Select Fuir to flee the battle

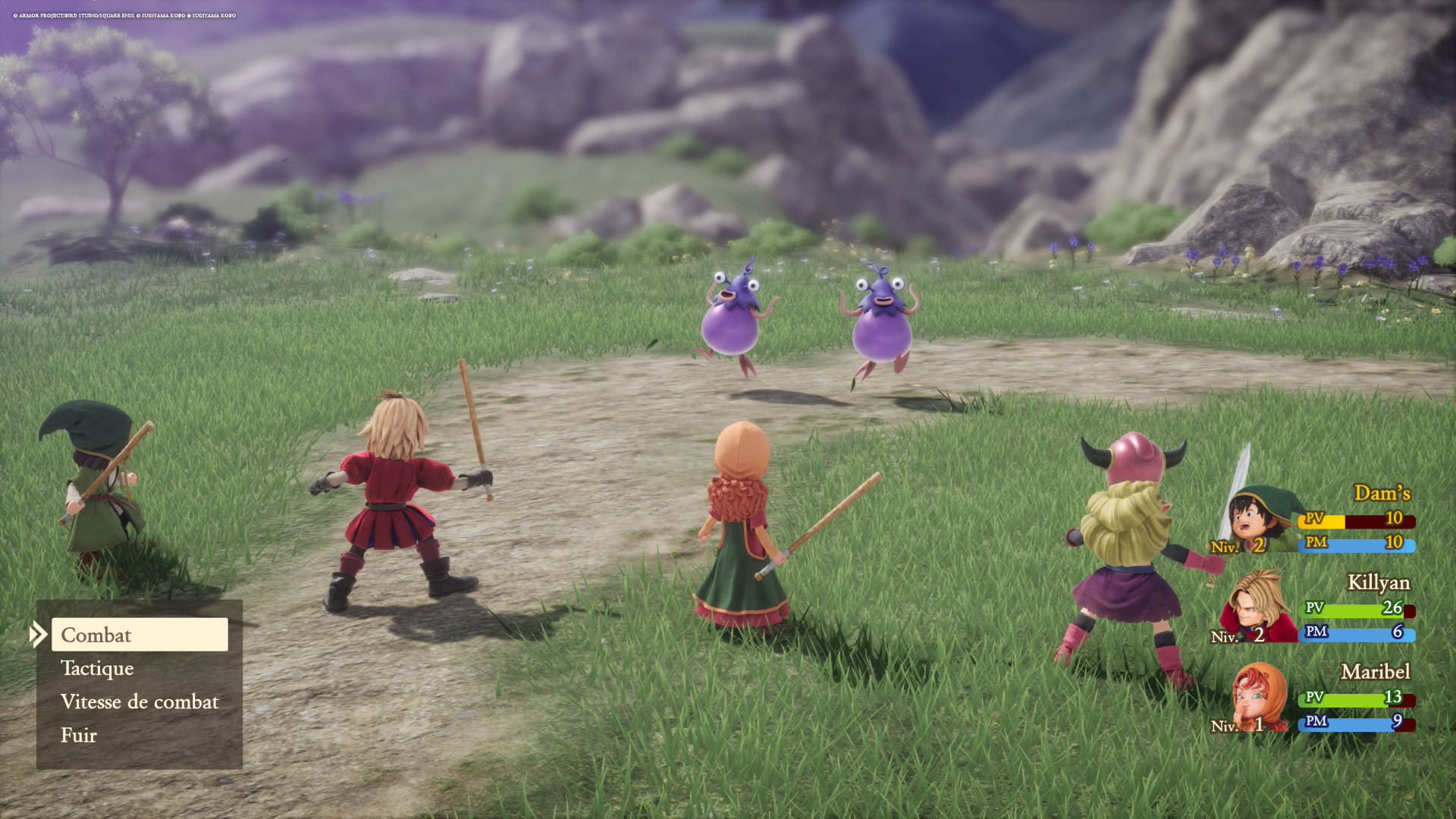[x=79, y=735]
